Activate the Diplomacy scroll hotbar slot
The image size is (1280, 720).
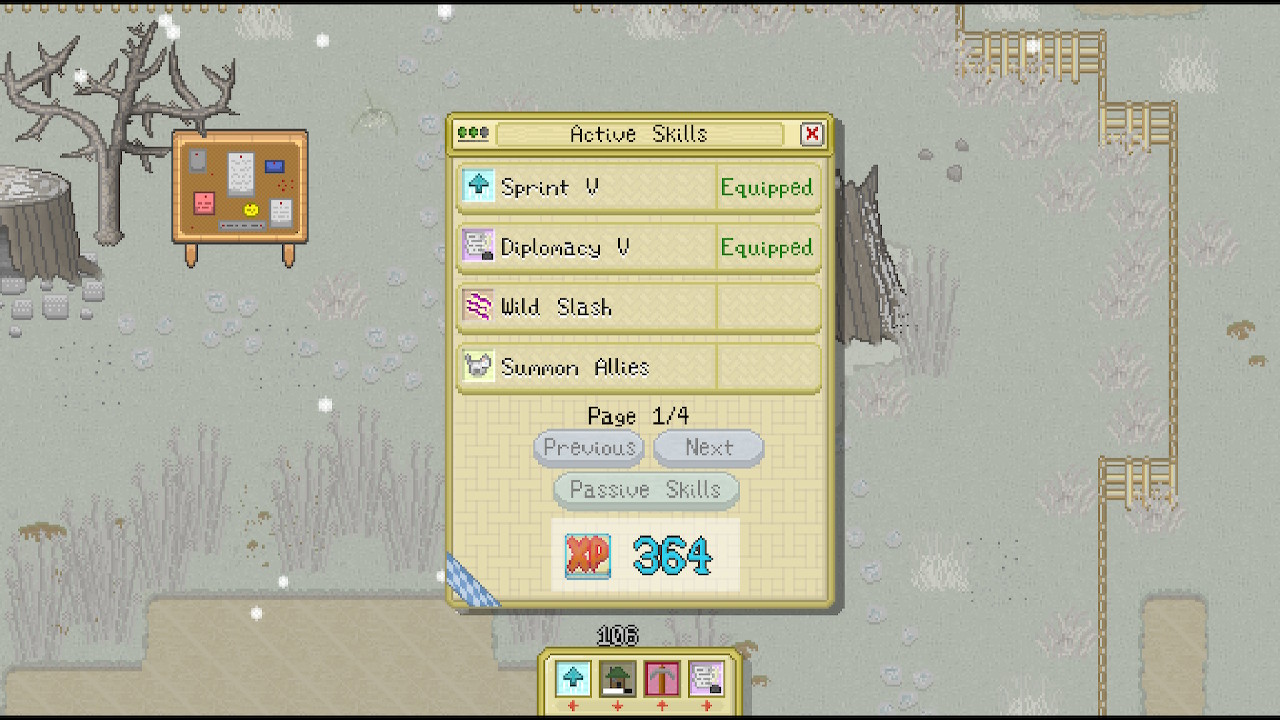(706, 679)
